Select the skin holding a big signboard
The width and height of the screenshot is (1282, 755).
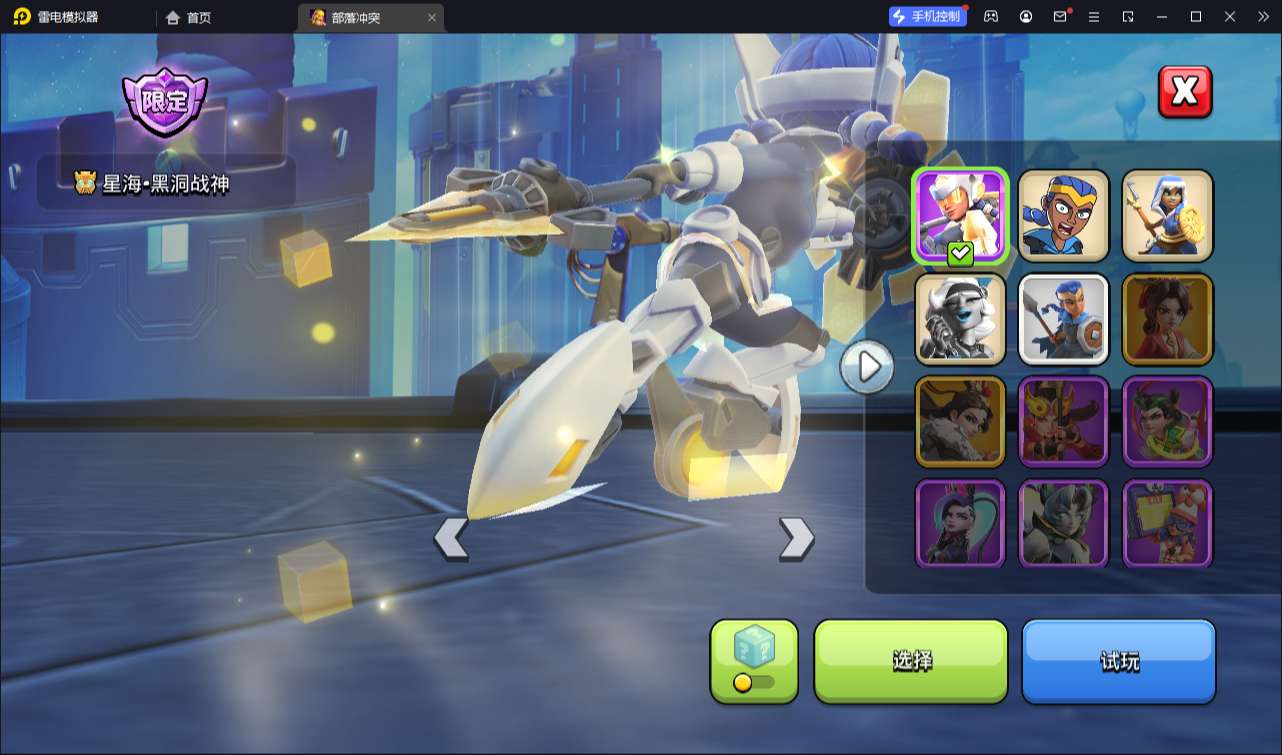pos(1167,524)
